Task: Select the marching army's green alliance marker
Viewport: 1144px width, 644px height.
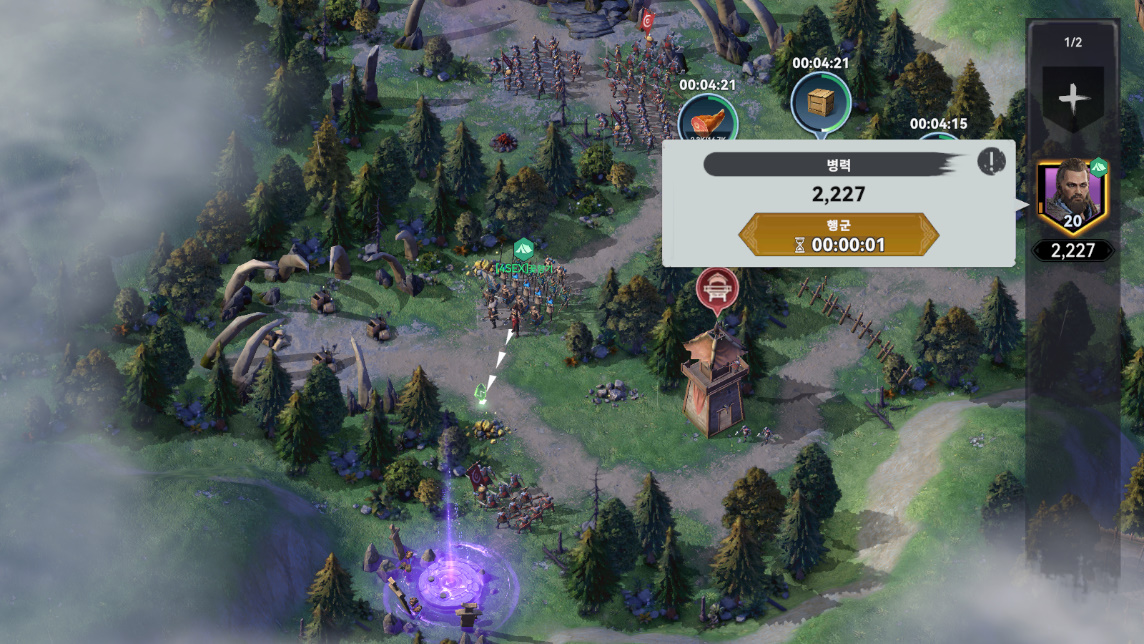Action: tap(523, 250)
